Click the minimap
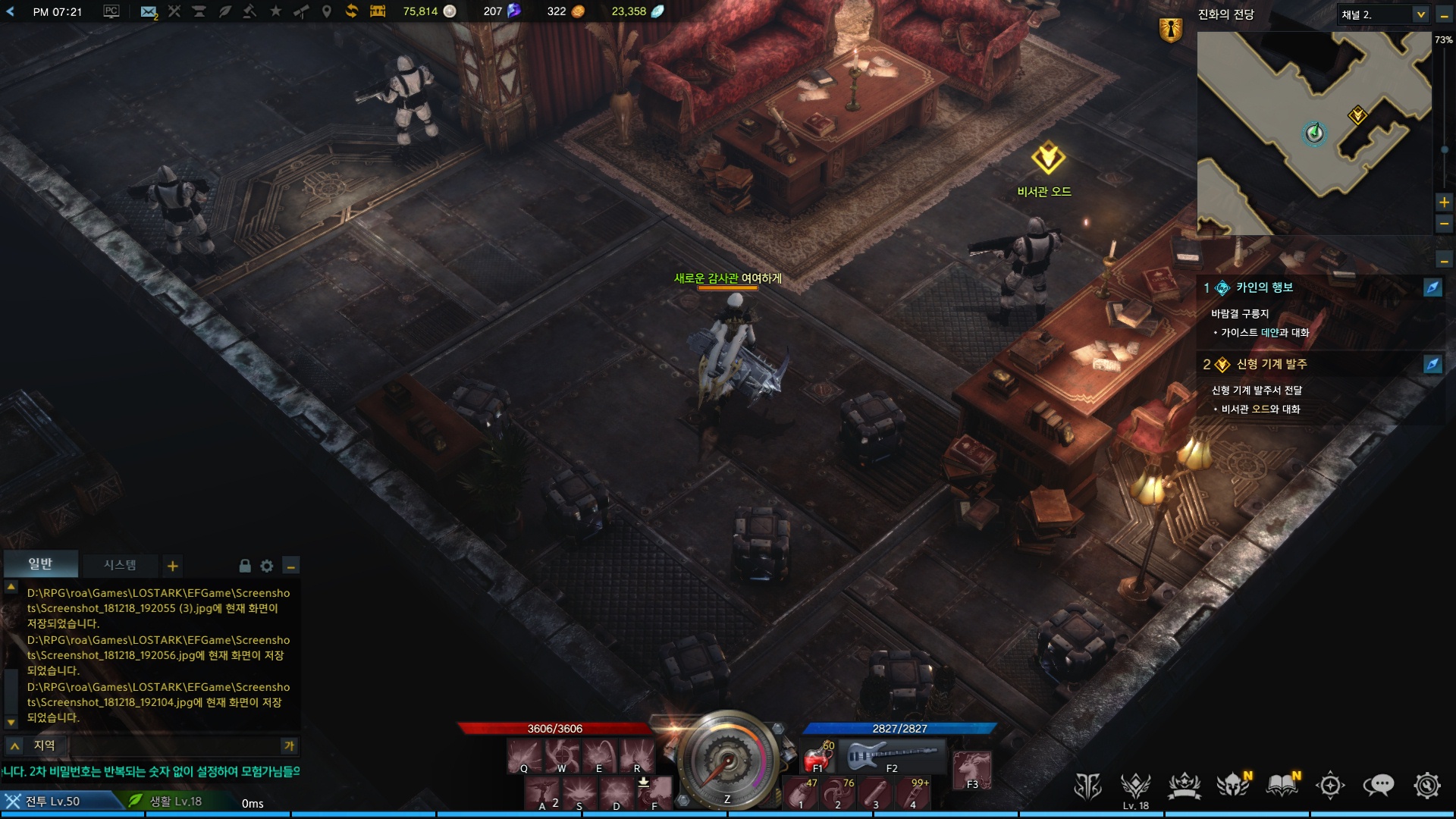The image size is (1456, 819). (1313, 133)
